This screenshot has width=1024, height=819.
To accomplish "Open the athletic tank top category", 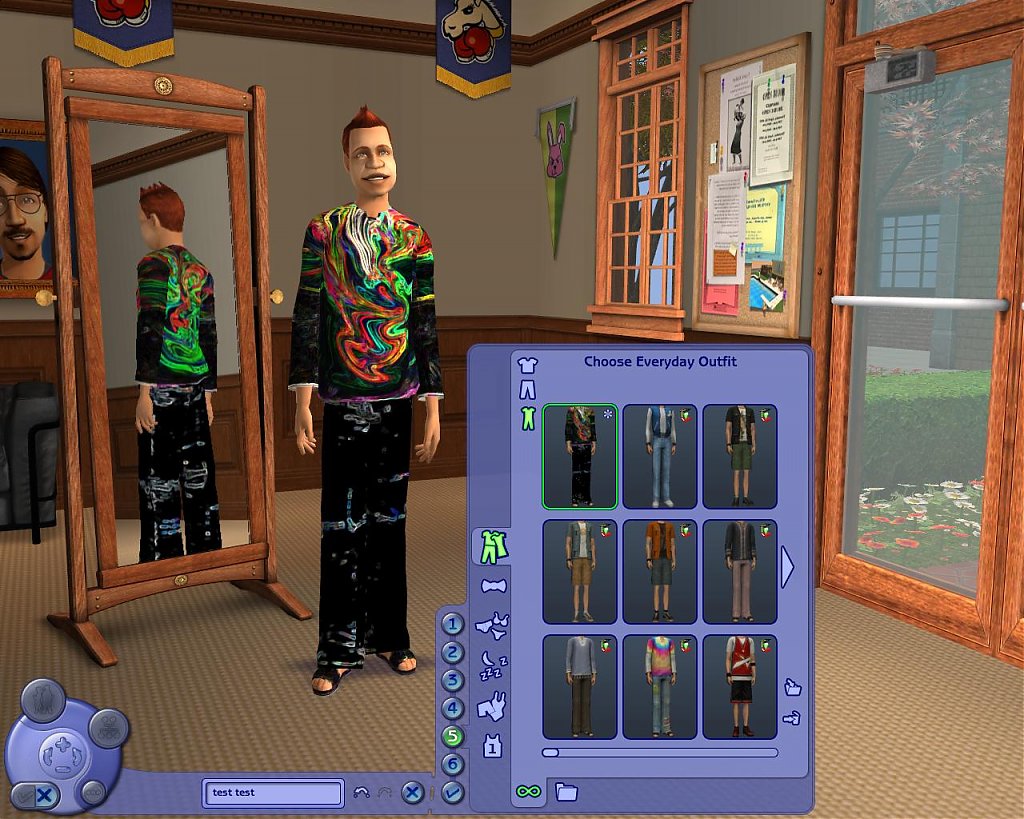I will pos(492,745).
